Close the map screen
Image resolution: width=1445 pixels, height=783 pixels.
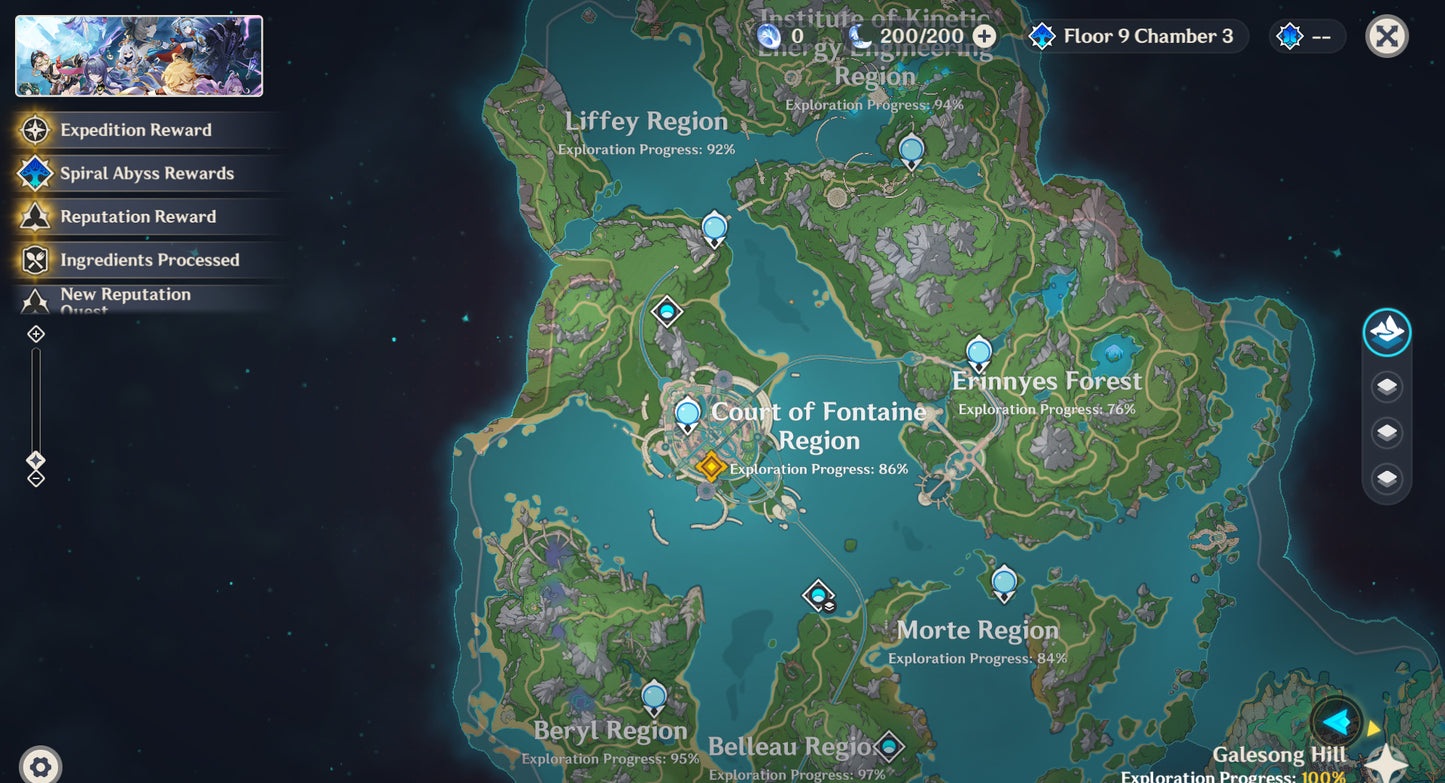point(1386,37)
